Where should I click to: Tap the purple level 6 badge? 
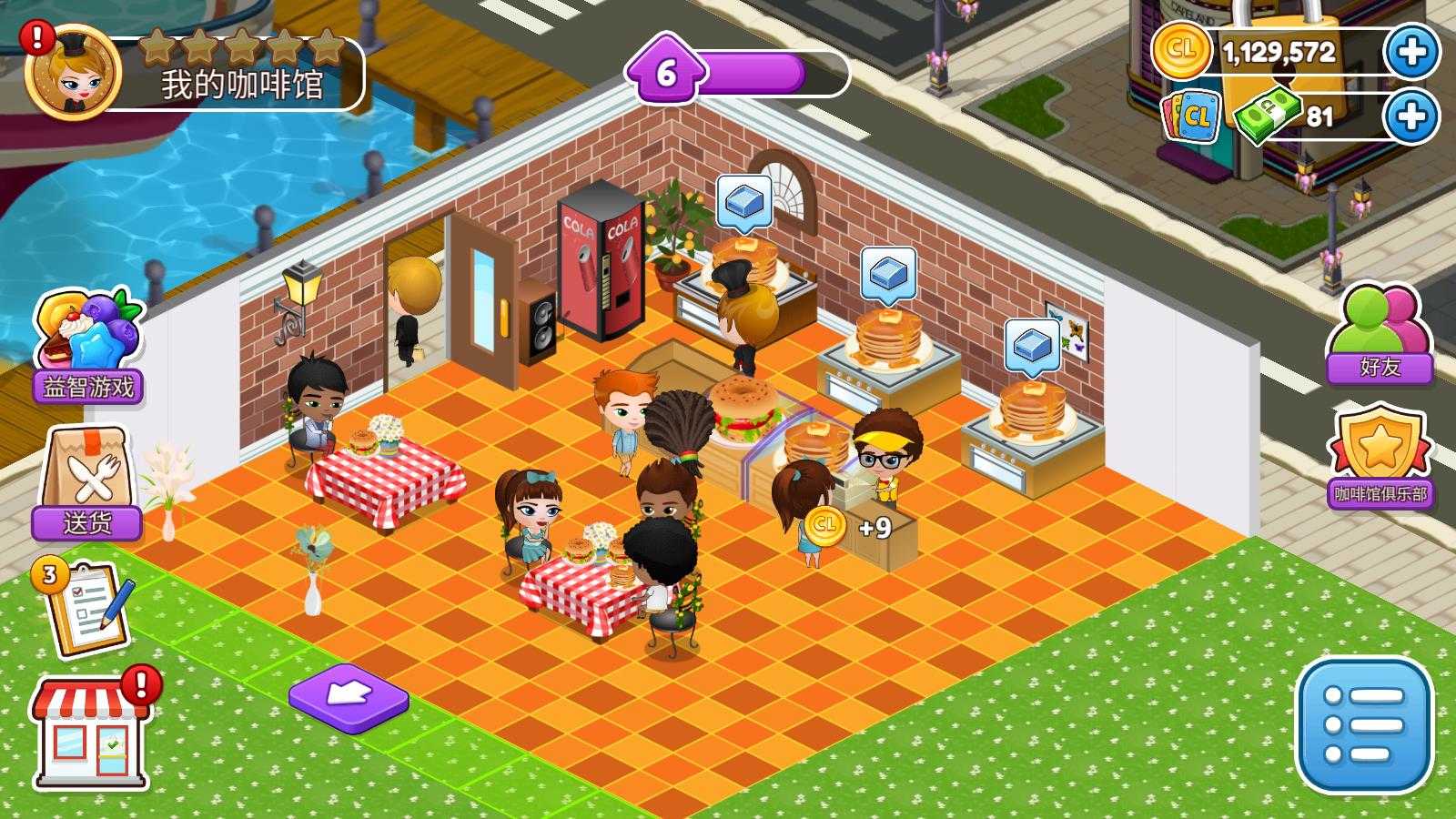coord(666,72)
